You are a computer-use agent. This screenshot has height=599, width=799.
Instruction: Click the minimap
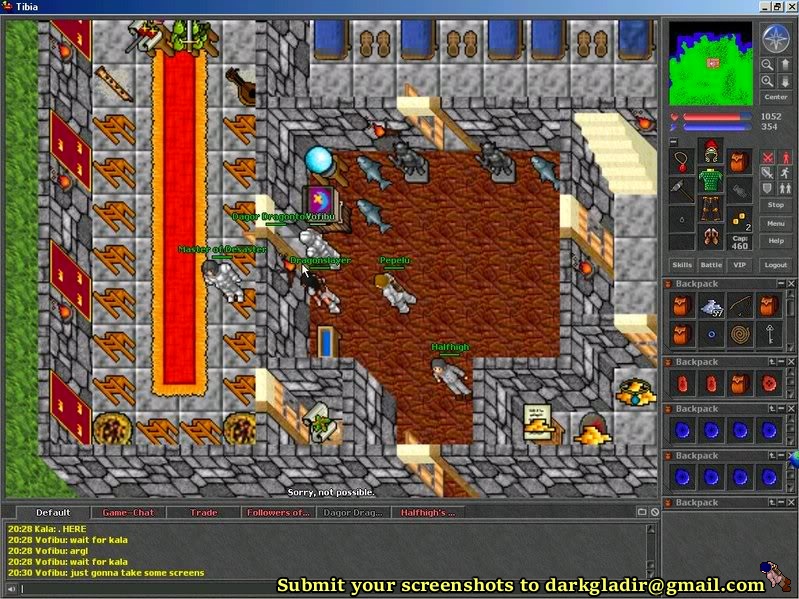(712, 62)
